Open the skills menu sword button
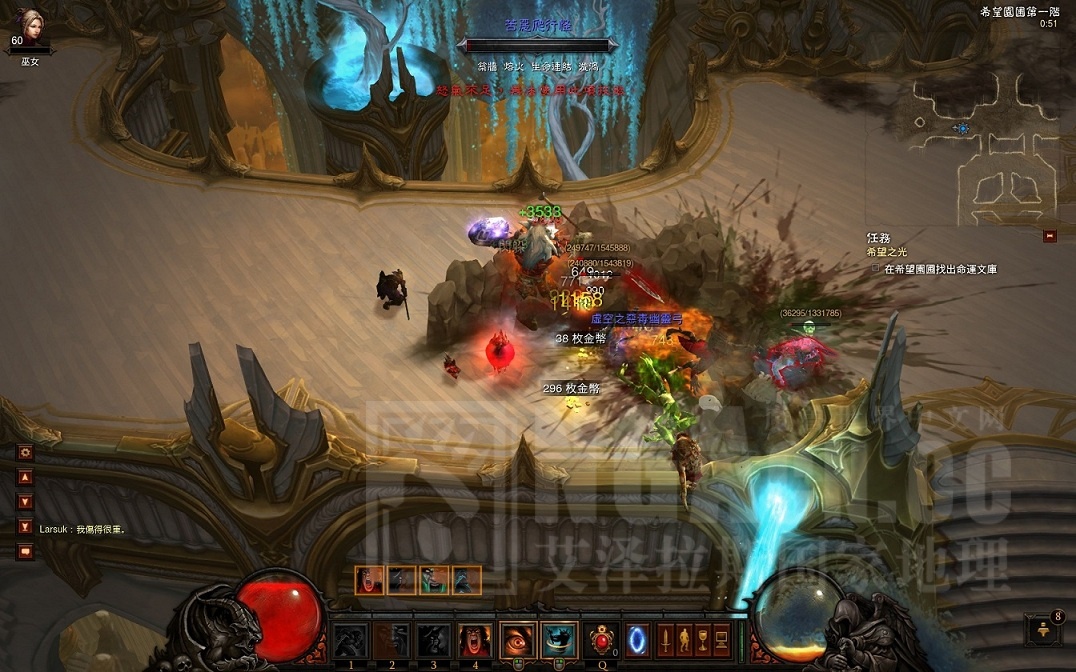Image resolution: width=1076 pixels, height=672 pixels. 665,638
